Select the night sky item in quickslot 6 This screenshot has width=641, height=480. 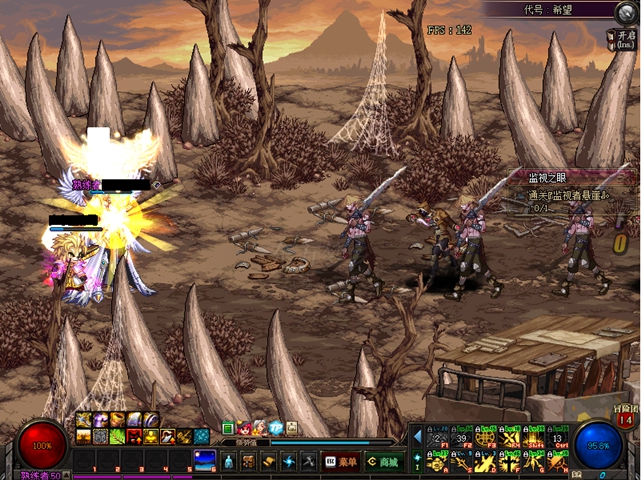(x=204, y=460)
